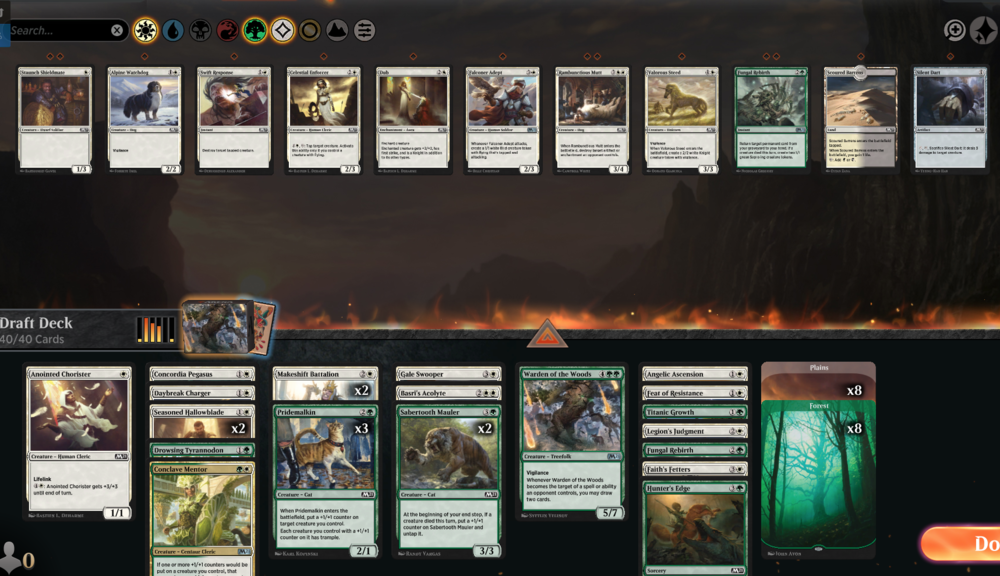Viewport: 1000px width, 576px height.
Task: Toggle the black mana color filter
Action: tap(200, 31)
